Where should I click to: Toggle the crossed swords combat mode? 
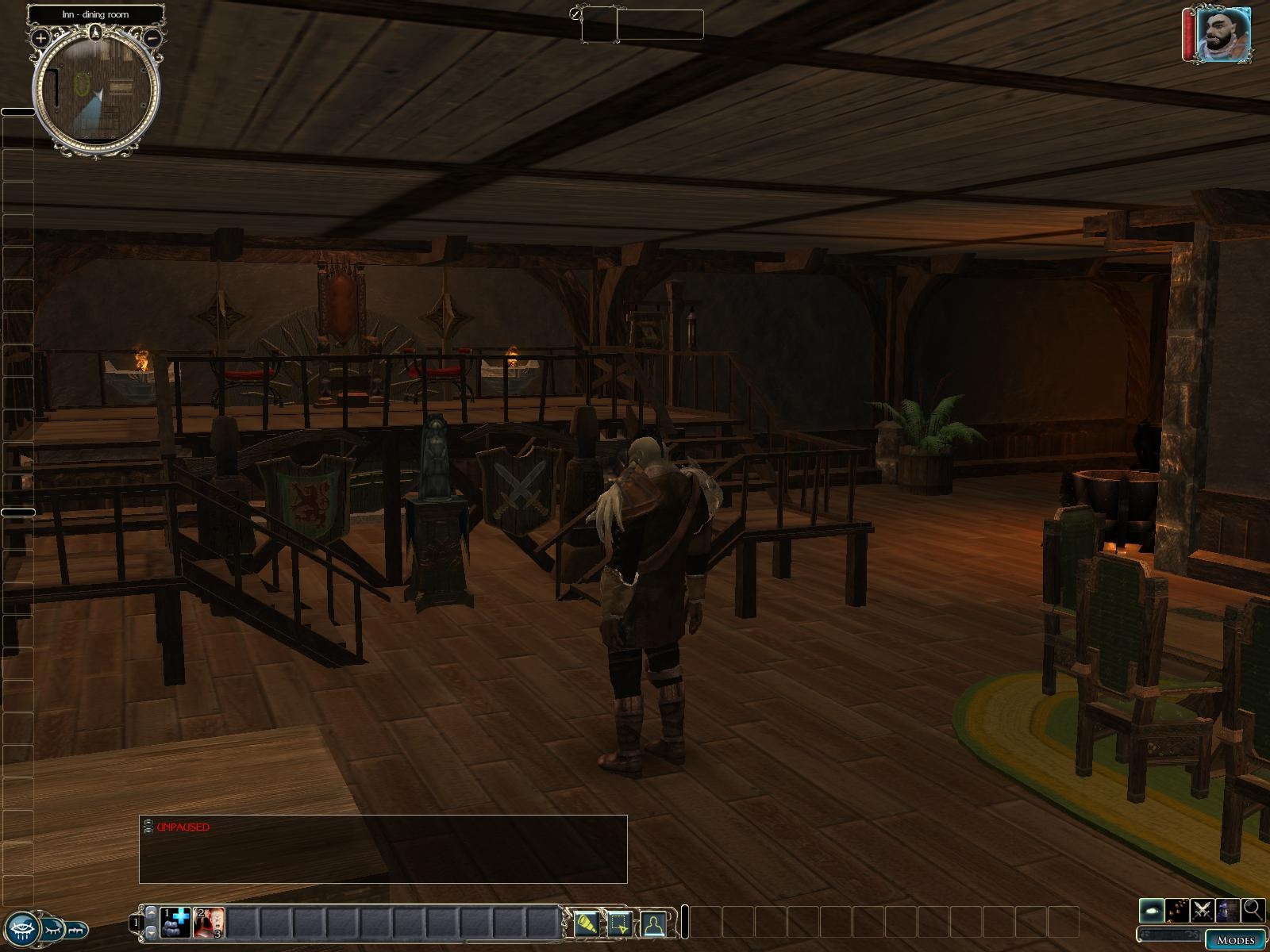tap(1203, 909)
